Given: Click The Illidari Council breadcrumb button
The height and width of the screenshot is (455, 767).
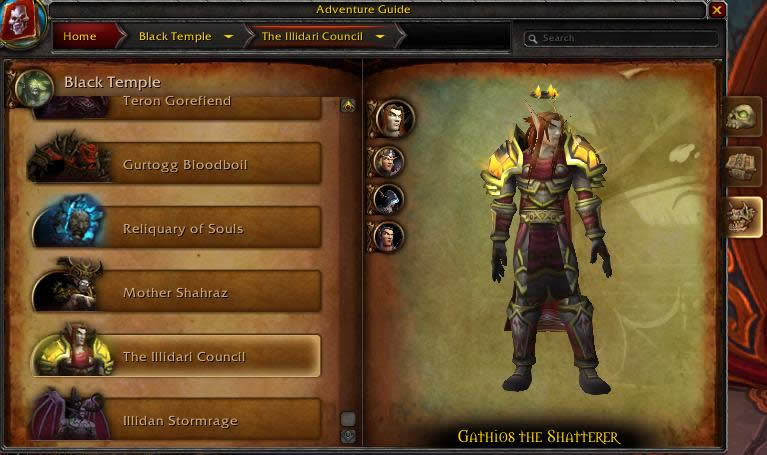Looking at the screenshot, I should click(x=311, y=37).
